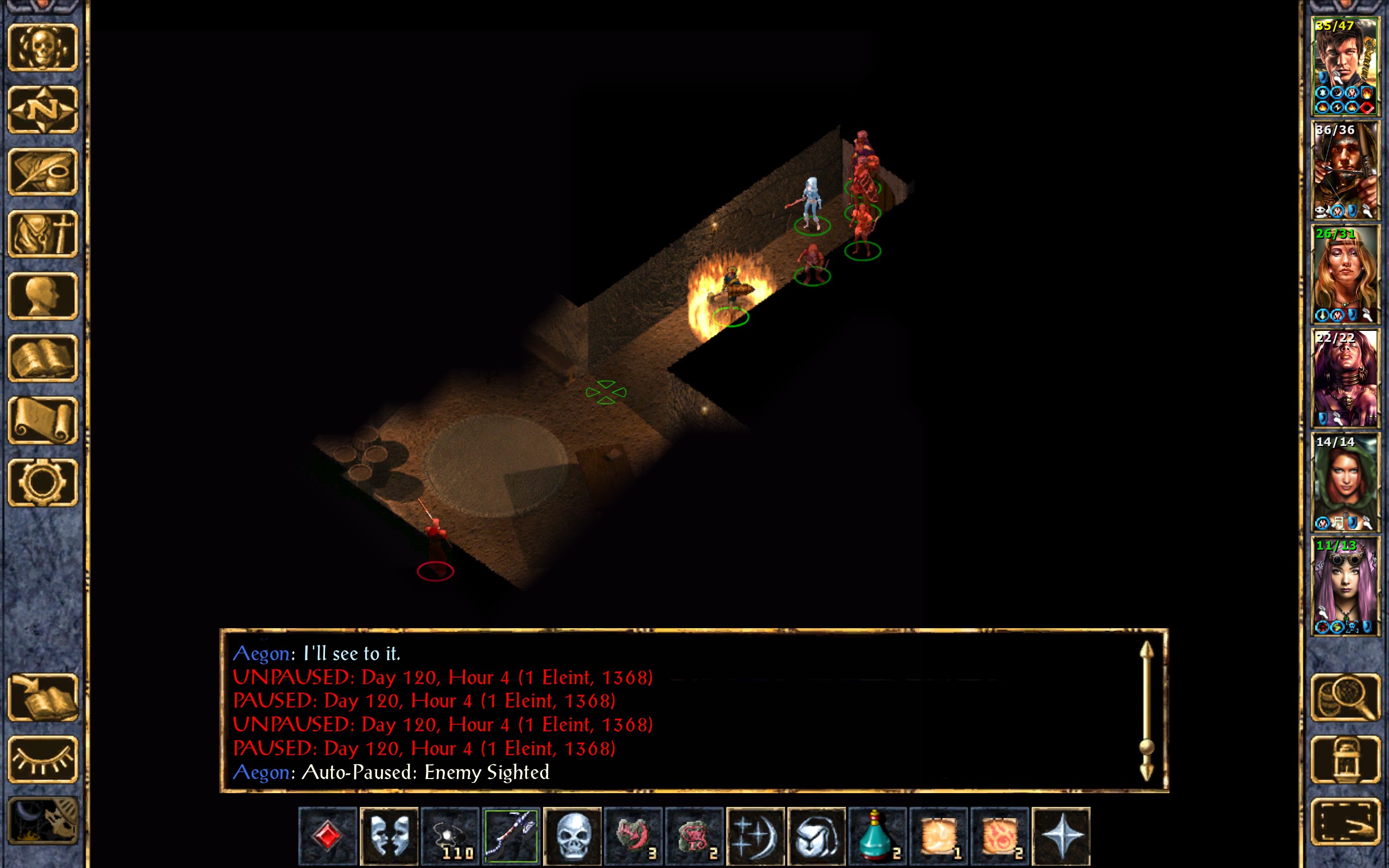Screen dimensions: 1389x868
Task: Open the area map with the compass button
Action: 43,110
